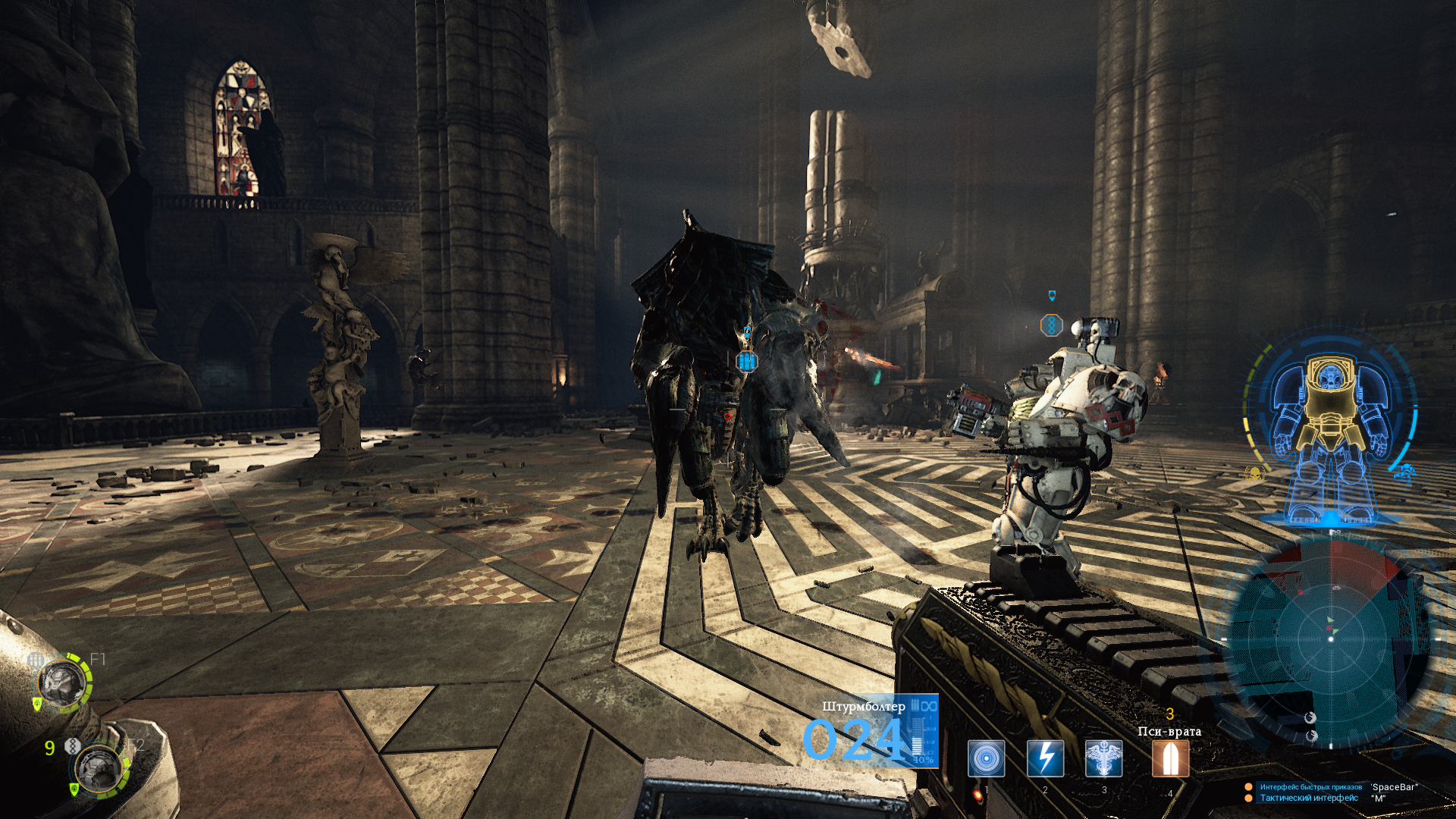
Task: Select the Штурмболтер weapon panel
Action: 871,732
